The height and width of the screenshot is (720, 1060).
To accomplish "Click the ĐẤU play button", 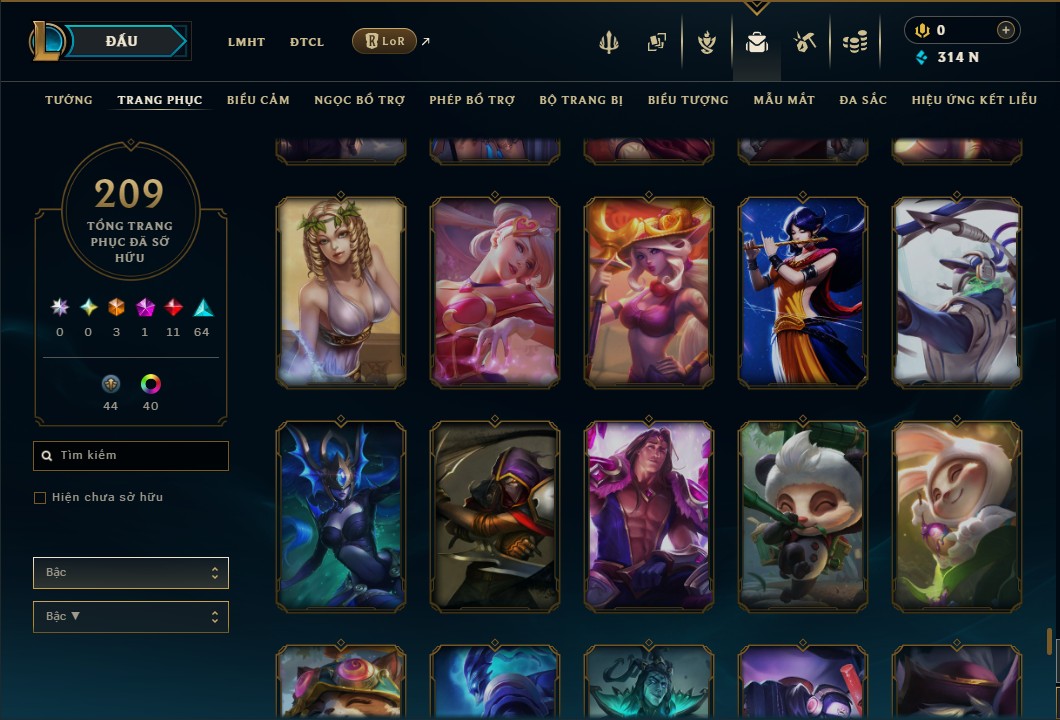I will [x=122, y=41].
